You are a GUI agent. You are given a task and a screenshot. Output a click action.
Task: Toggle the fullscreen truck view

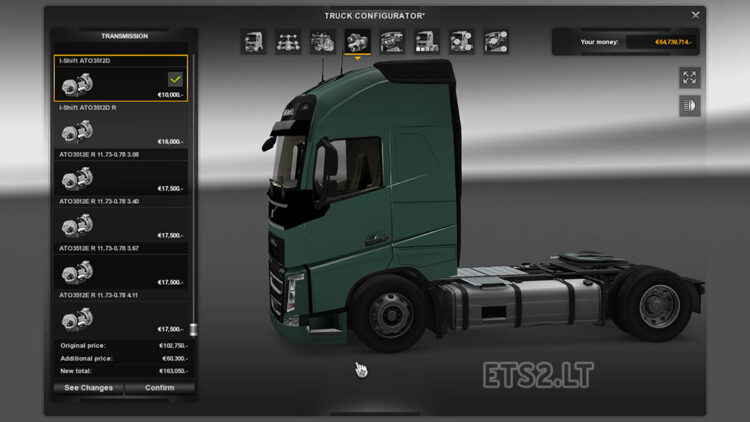click(689, 78)
